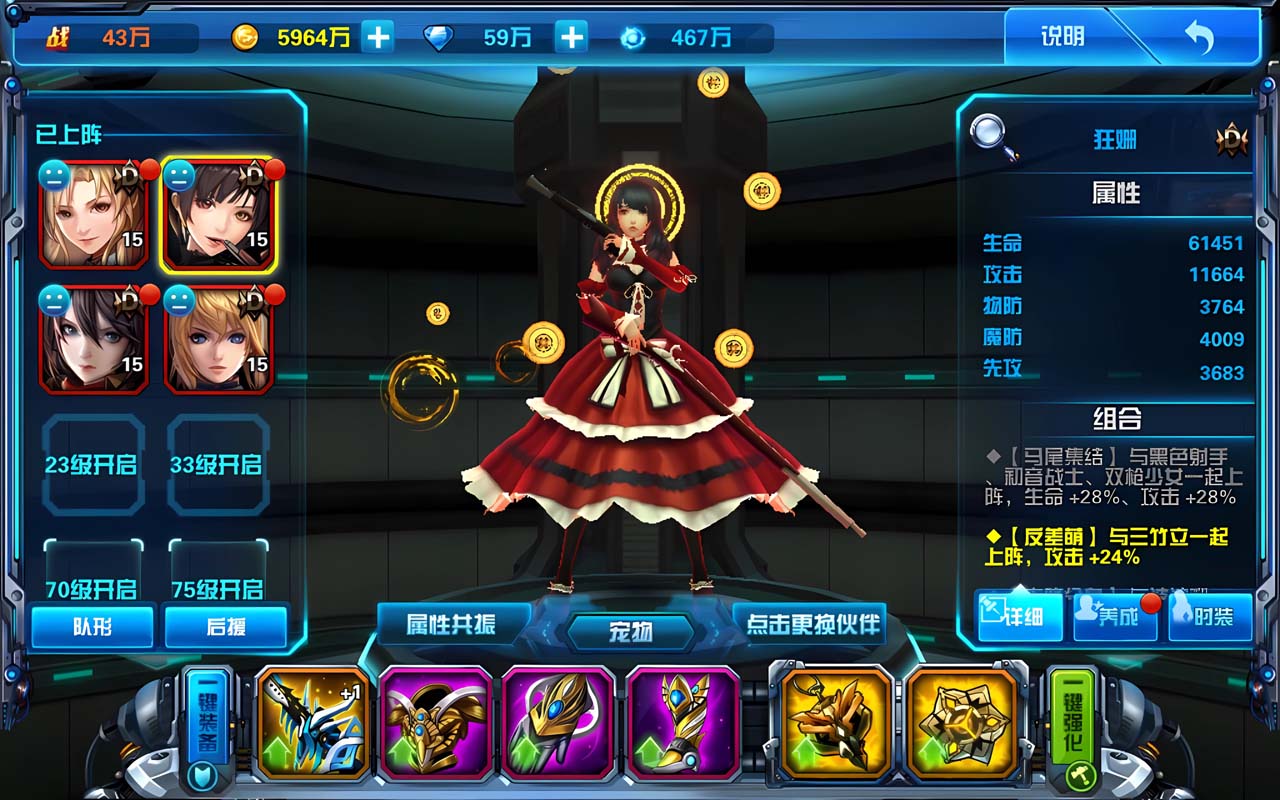Open the 队形 formation button
This screenshot has width=1280, height=800.
click(92, 626)
